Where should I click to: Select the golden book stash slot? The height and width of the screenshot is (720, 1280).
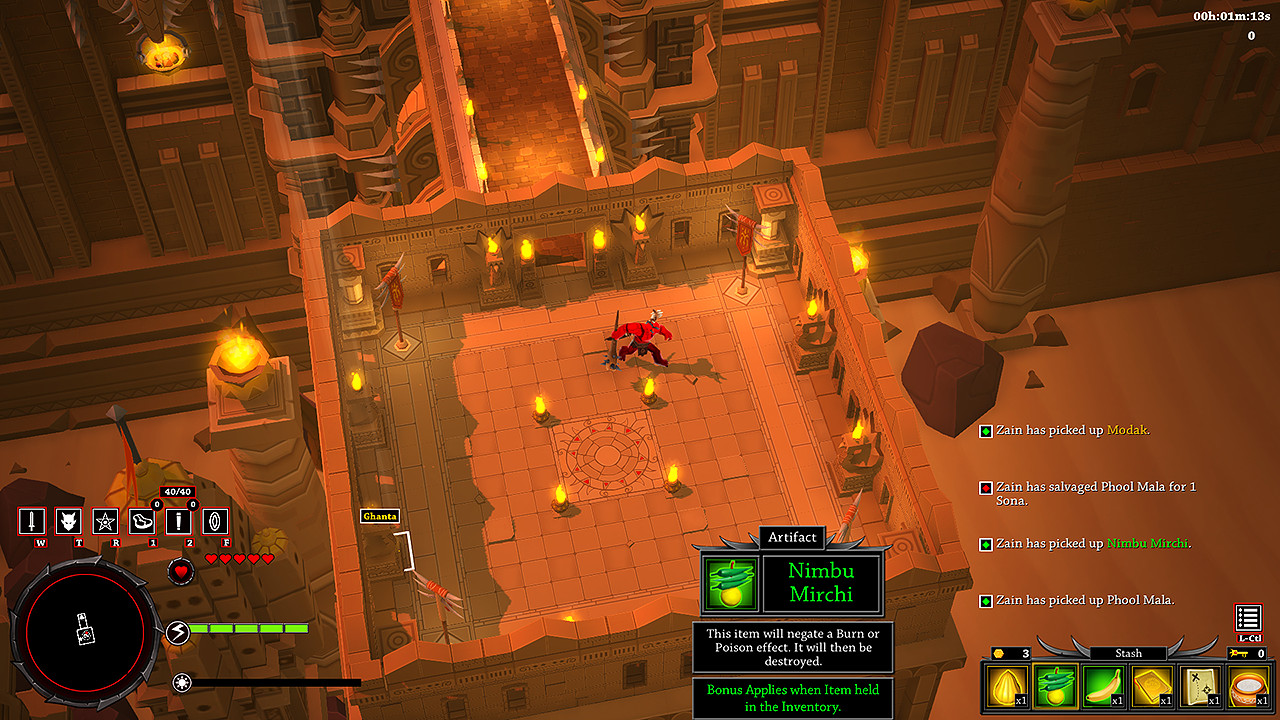coord(1152,687)
